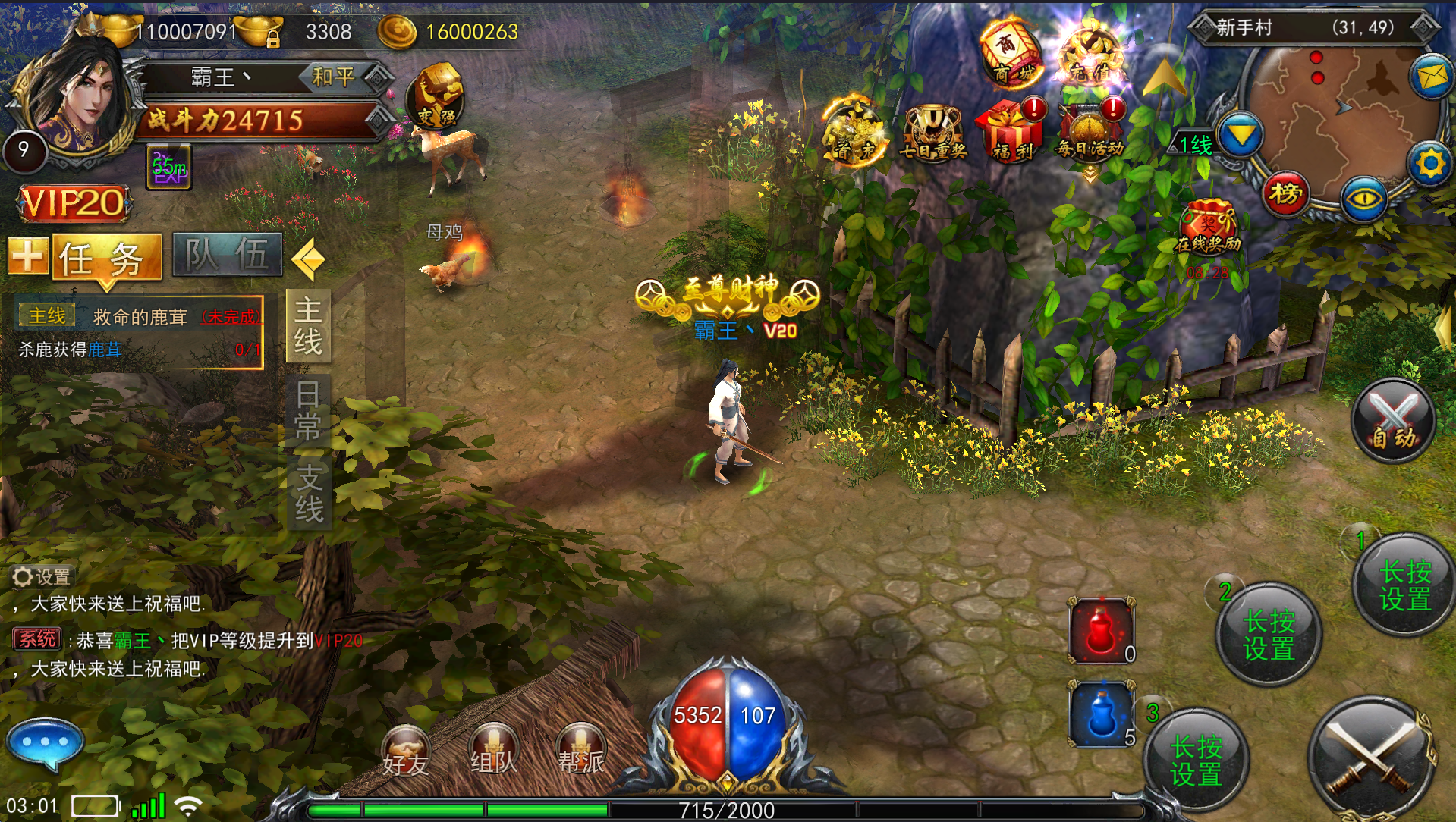Open the 好友 friends menu
1456x822 pixels.
click(x=405, y=751)
